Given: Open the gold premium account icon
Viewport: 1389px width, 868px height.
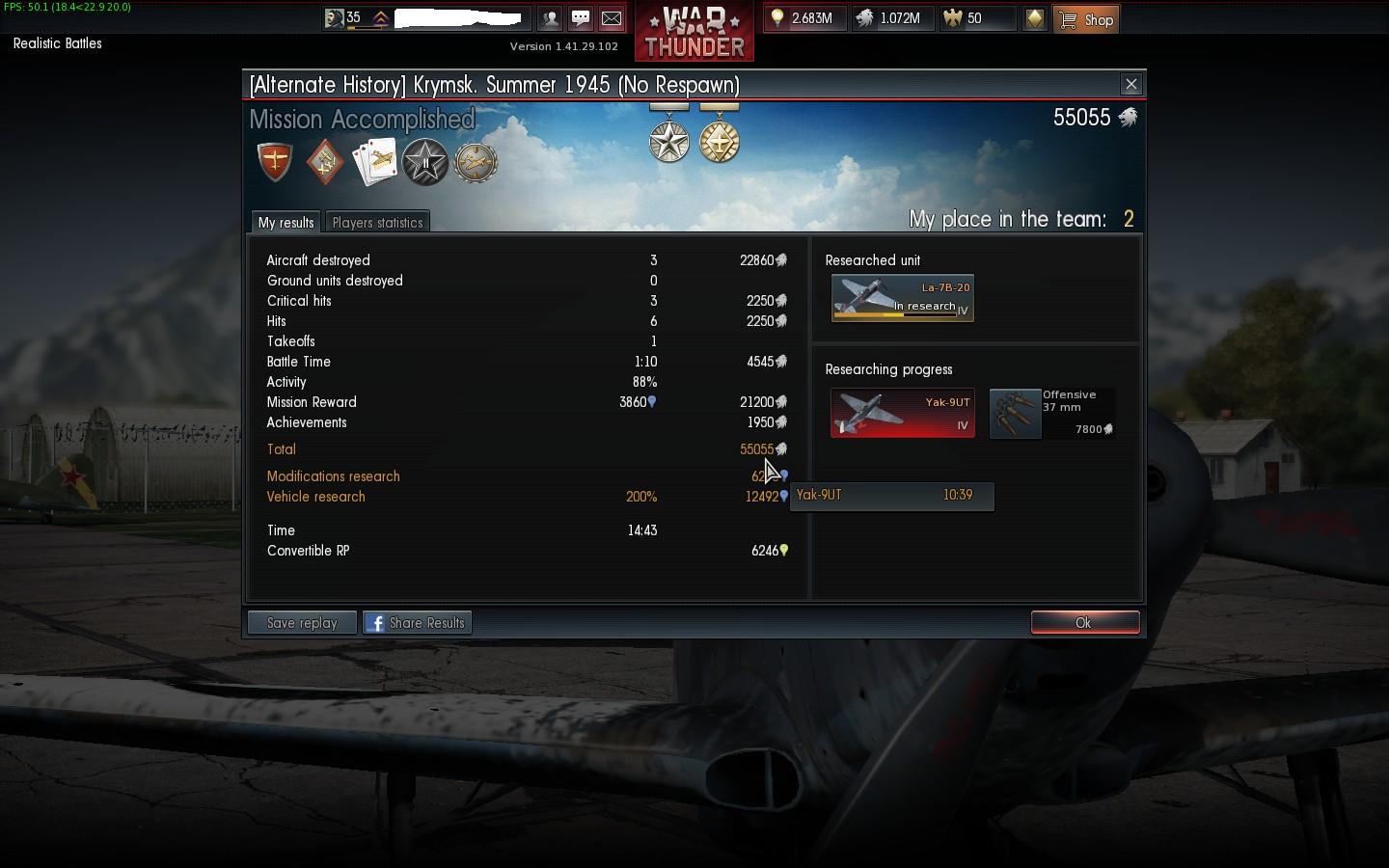Looking at the screenshot, I should click(1034, 18).
